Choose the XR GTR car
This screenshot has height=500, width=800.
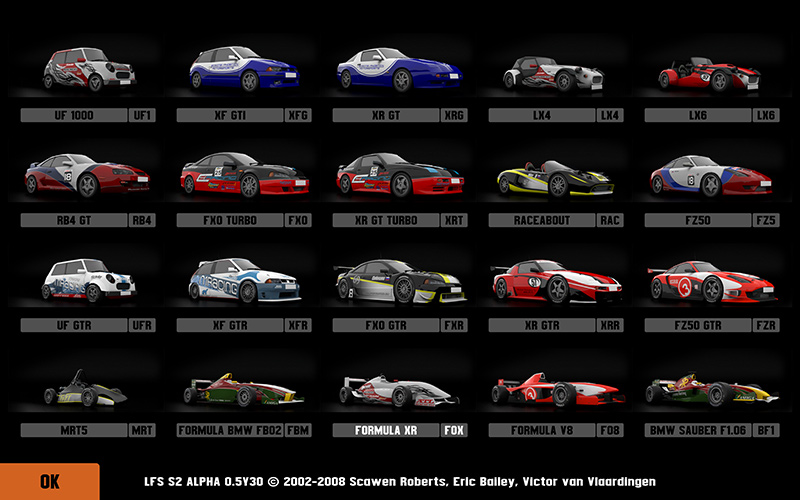pos(556,282)
